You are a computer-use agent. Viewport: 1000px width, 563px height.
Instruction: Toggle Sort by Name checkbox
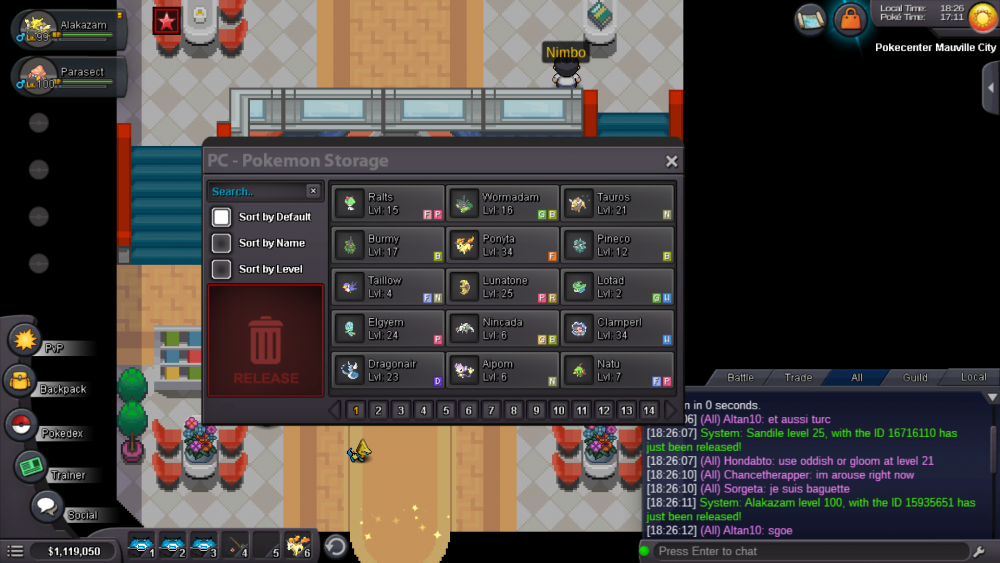[x=222, y=243]
